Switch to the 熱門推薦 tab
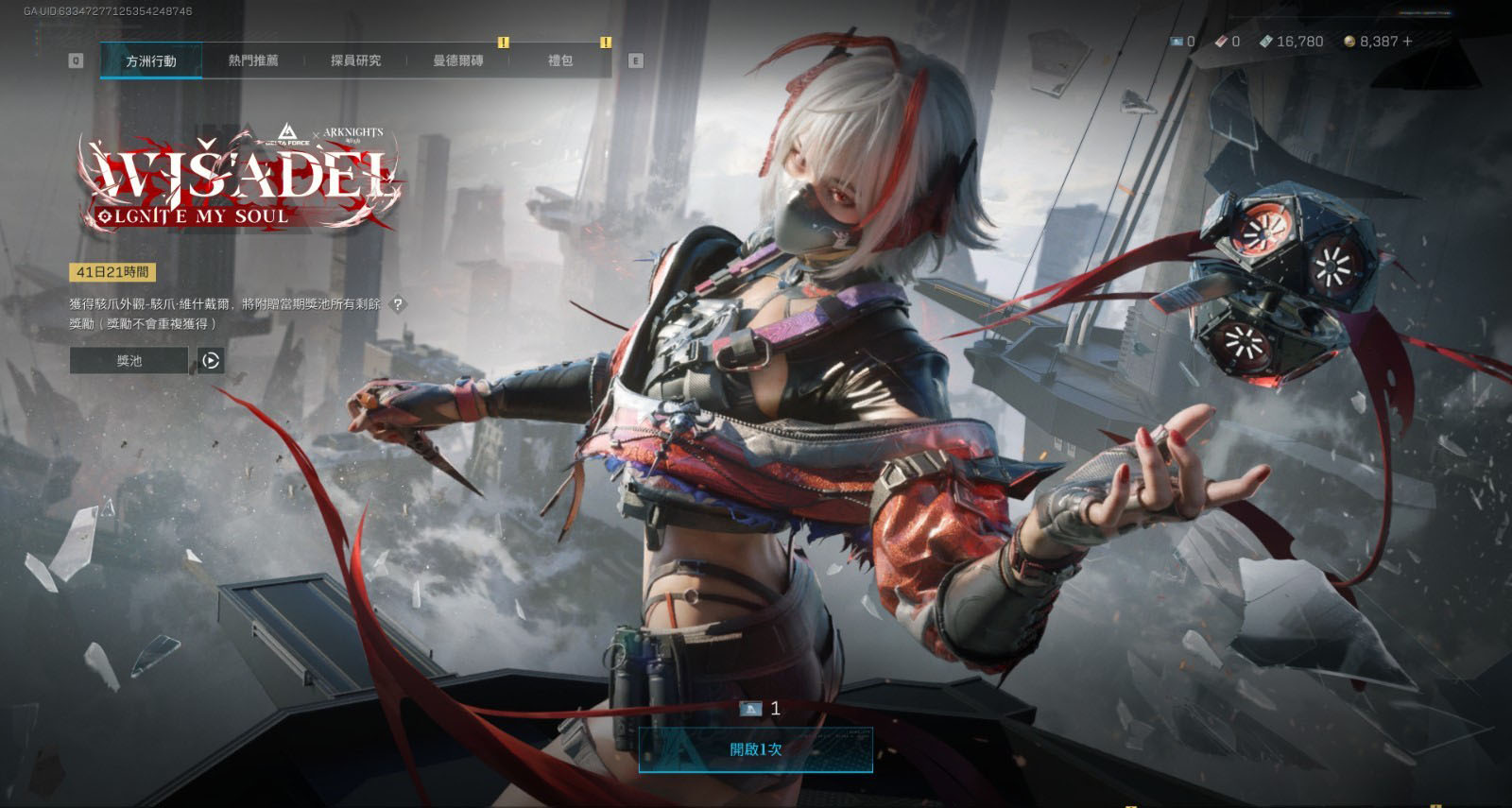The image size is (1512, 808). tap(253, 60)
